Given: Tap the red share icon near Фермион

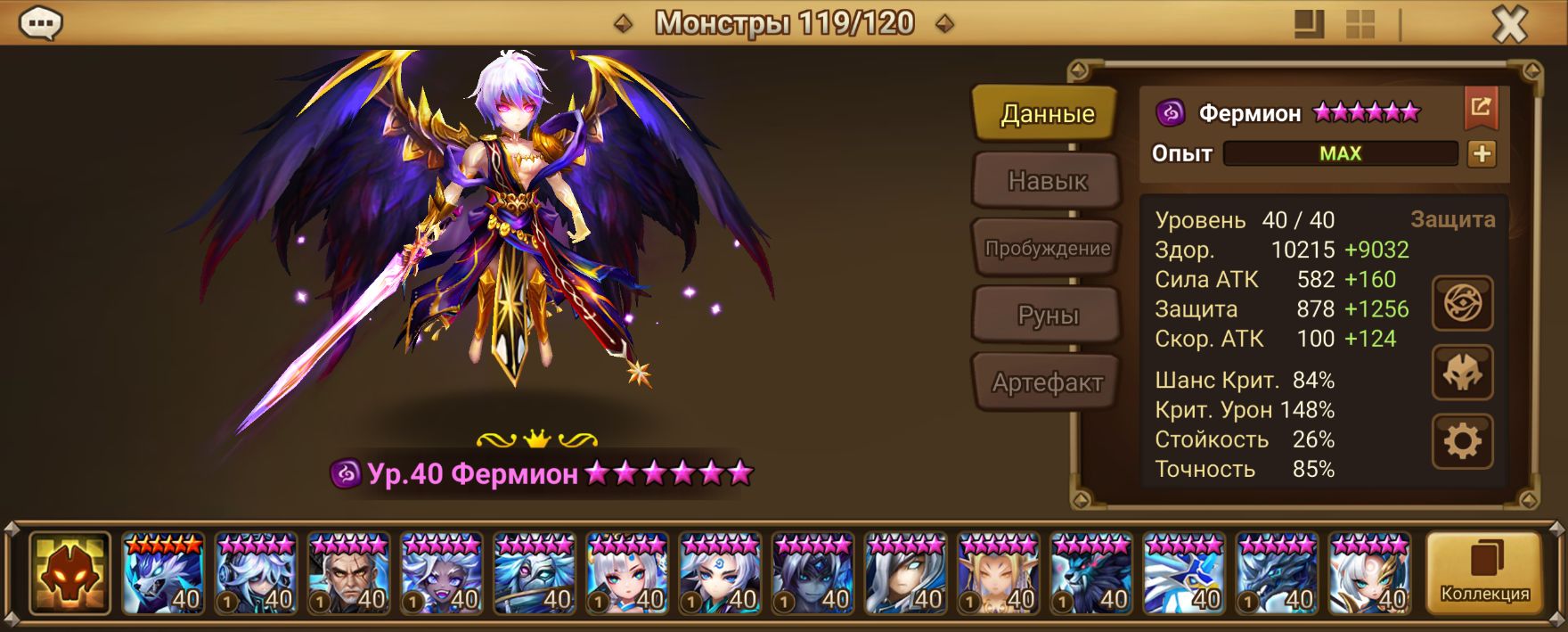Looking at the screenshot, I should tap(1481, 109).
